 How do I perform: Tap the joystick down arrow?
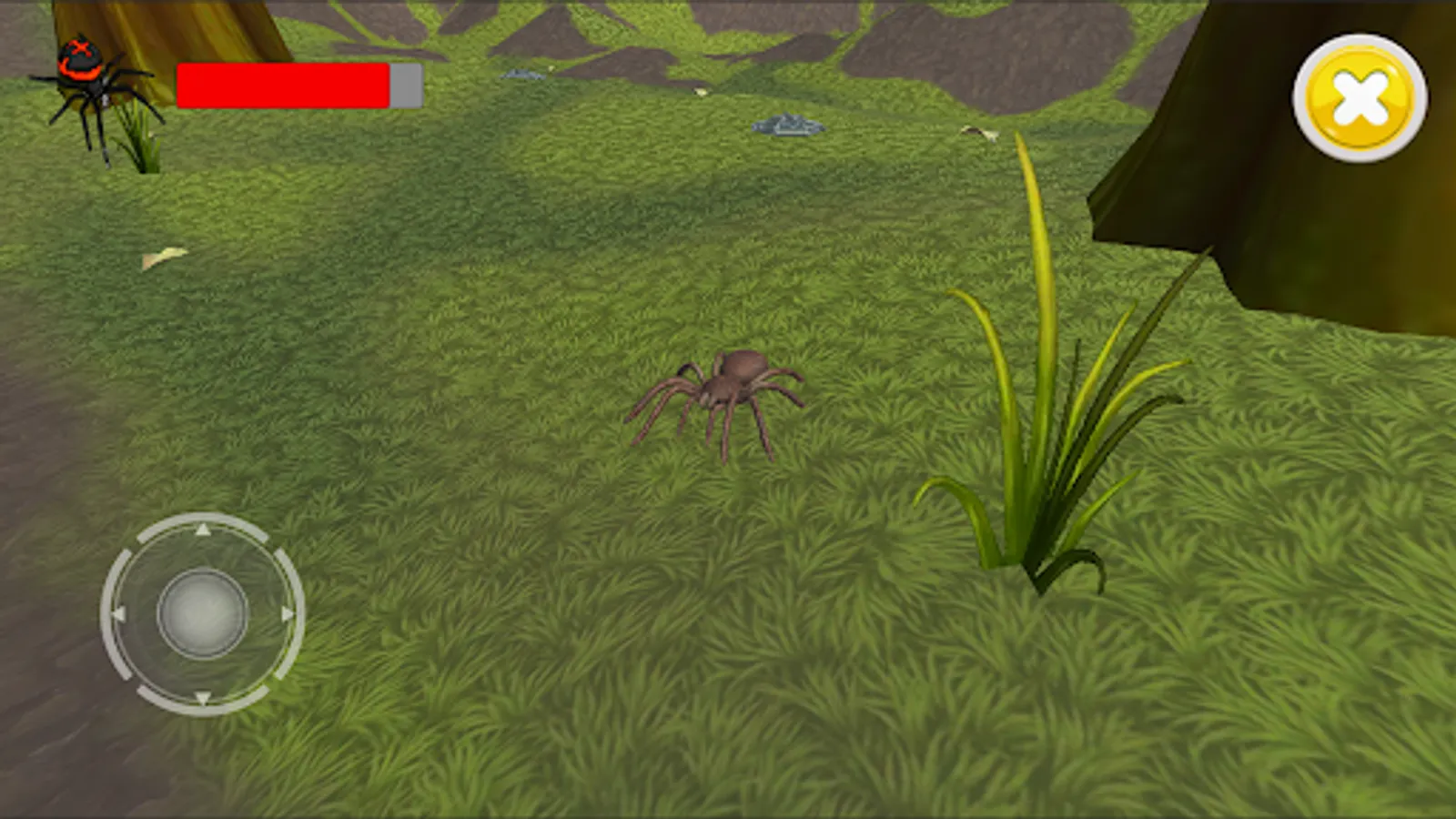coord(202,699)
